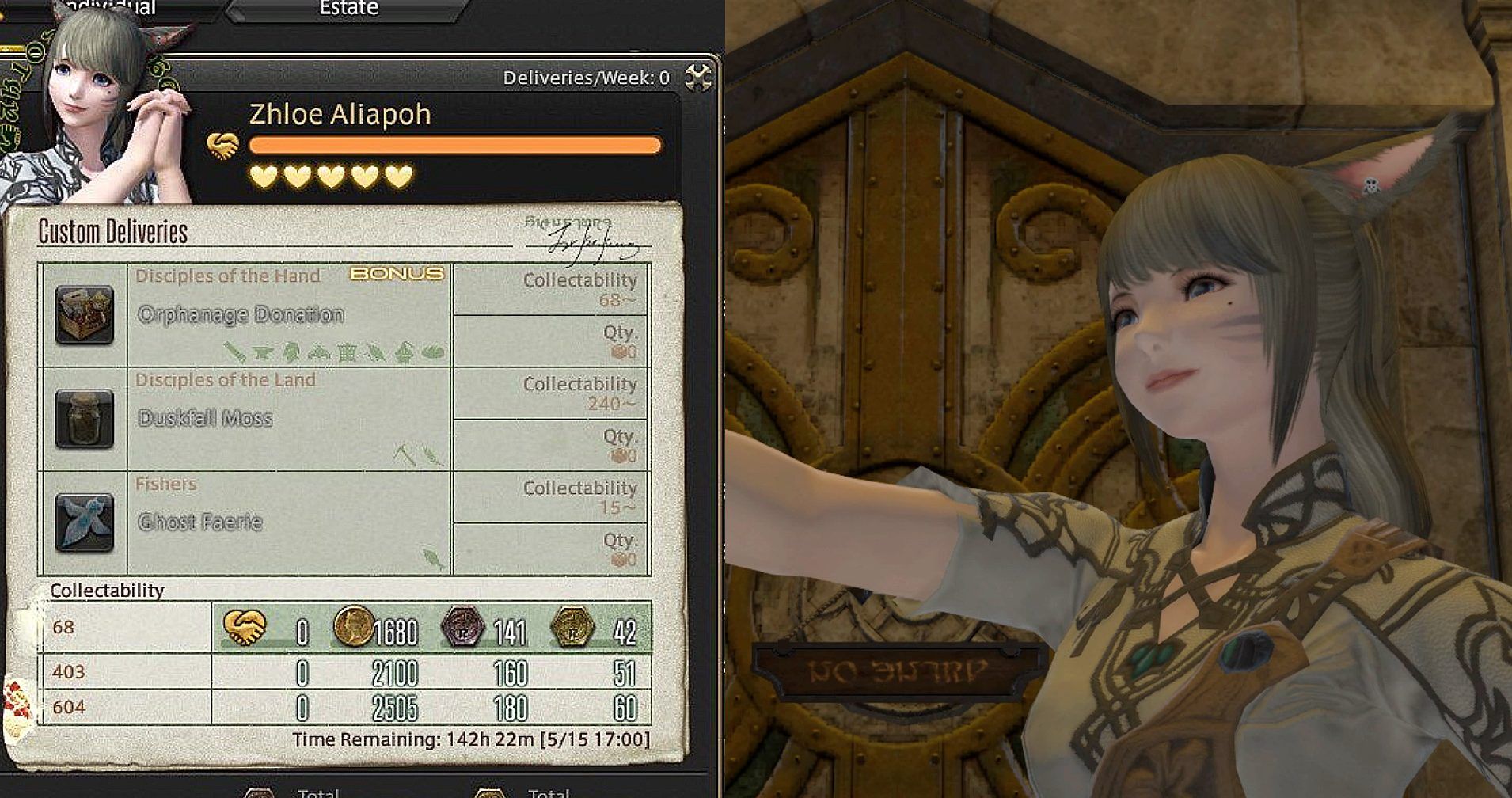
Task: Select the Duskfall Moss jar icon
Action: coord(85,419)
